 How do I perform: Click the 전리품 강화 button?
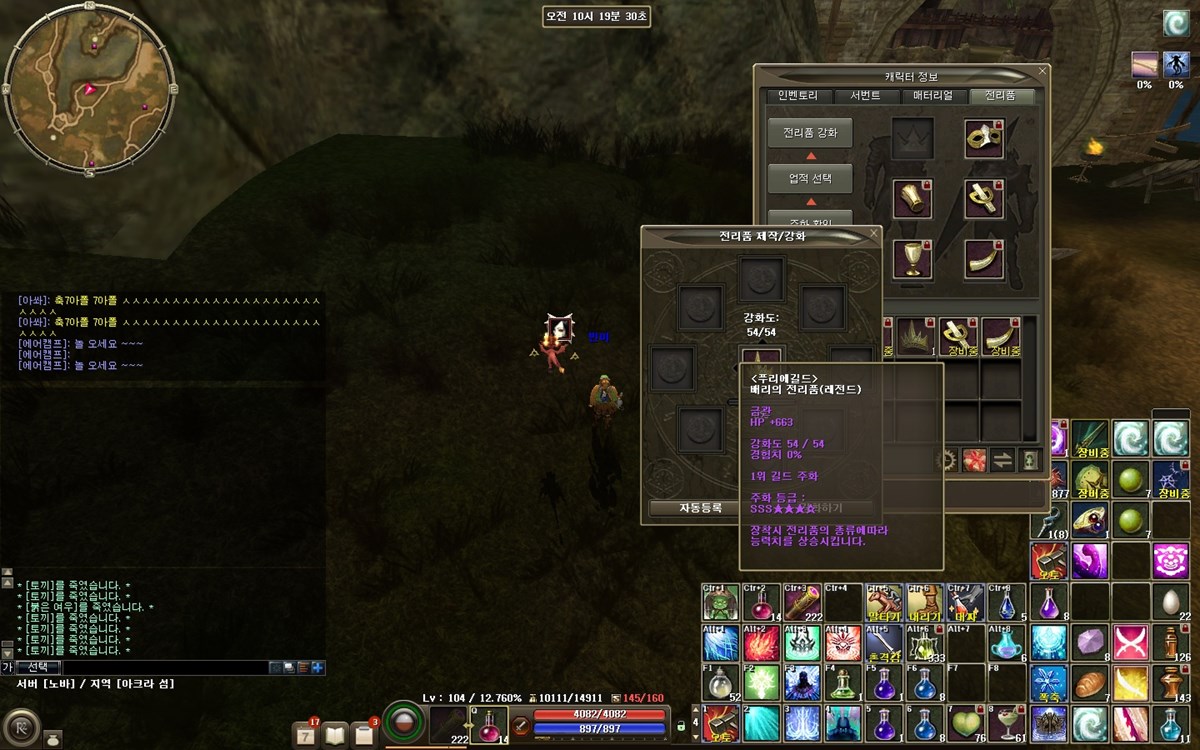[x=810, y=133]
